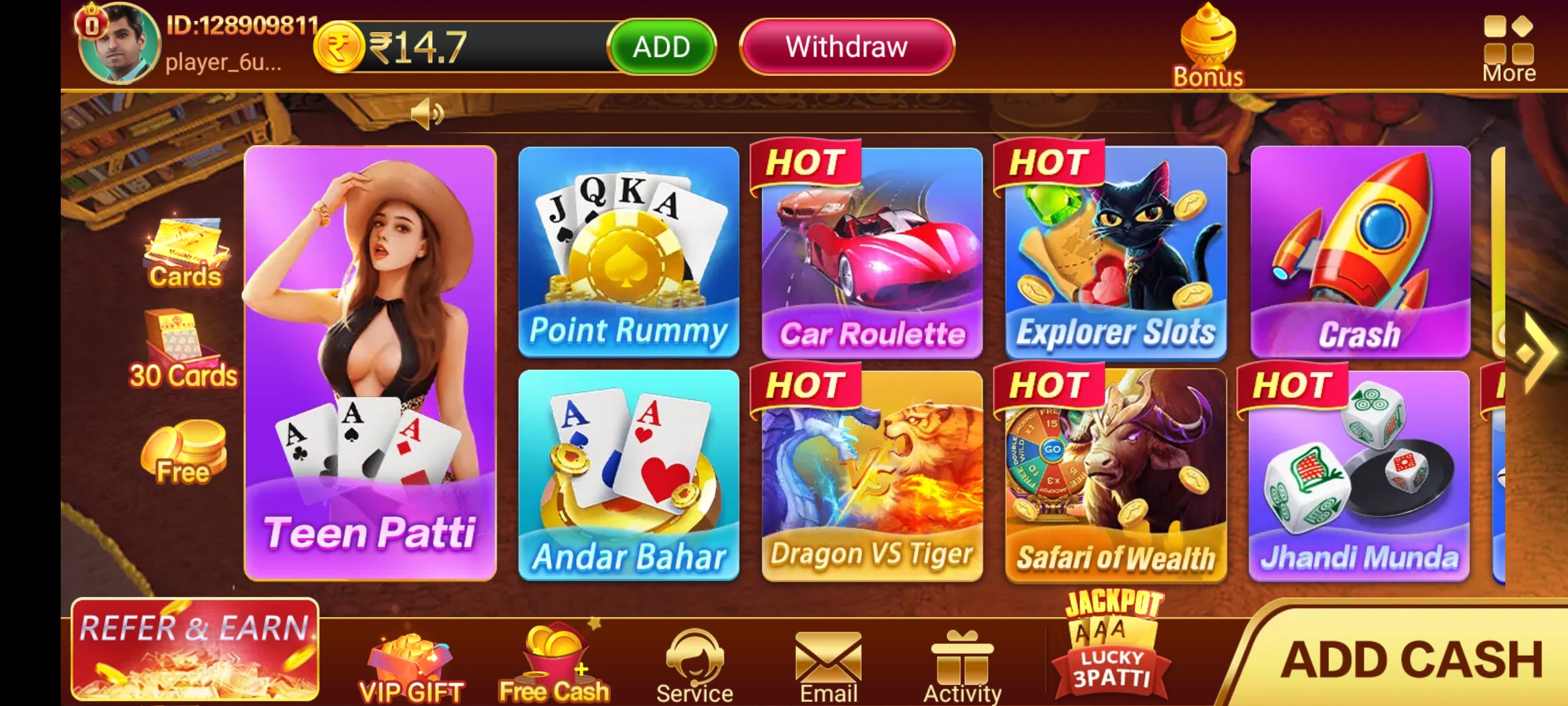The height and width of the screenshot is (706, 1568).
Task: Open the More options menu
Action: (1509, 42)
